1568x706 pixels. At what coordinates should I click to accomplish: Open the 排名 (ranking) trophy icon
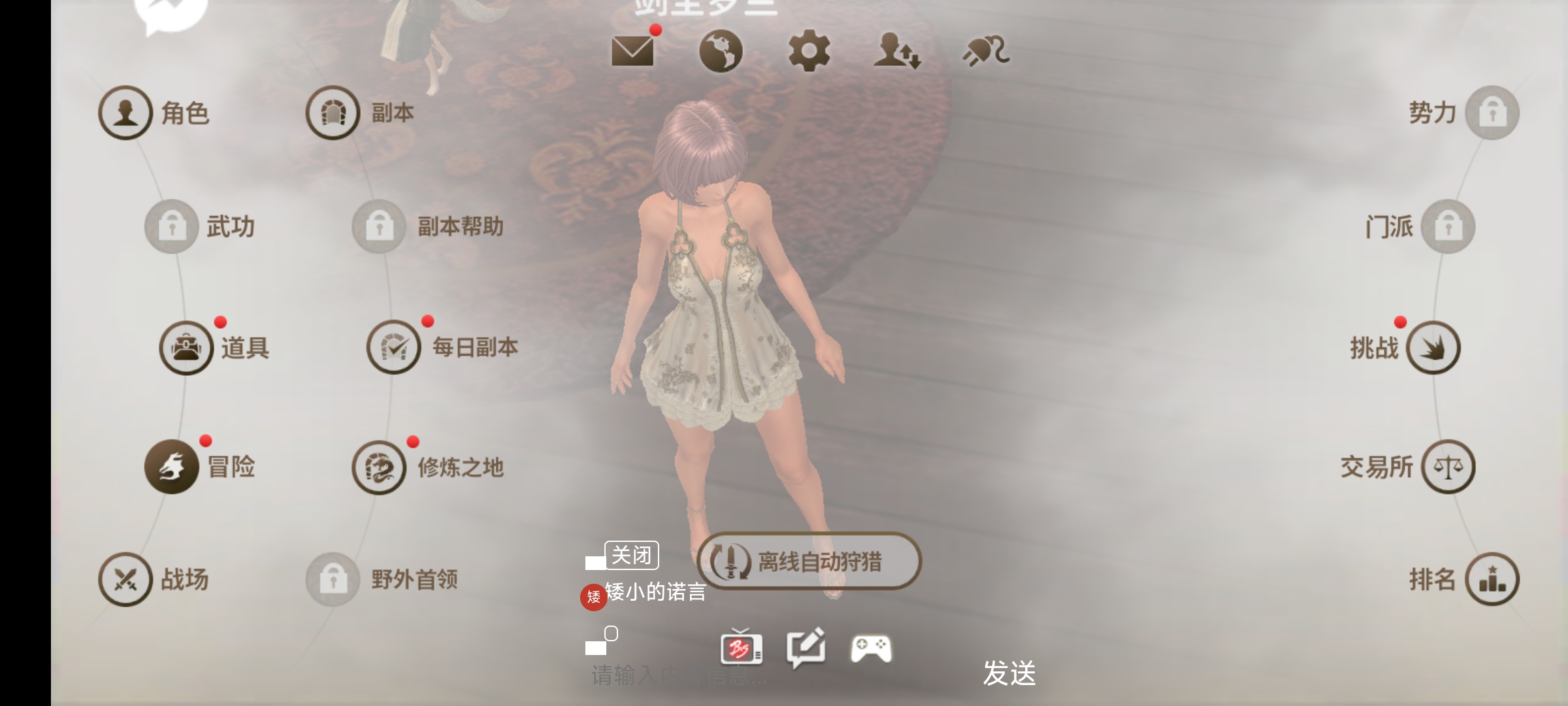1492,579
